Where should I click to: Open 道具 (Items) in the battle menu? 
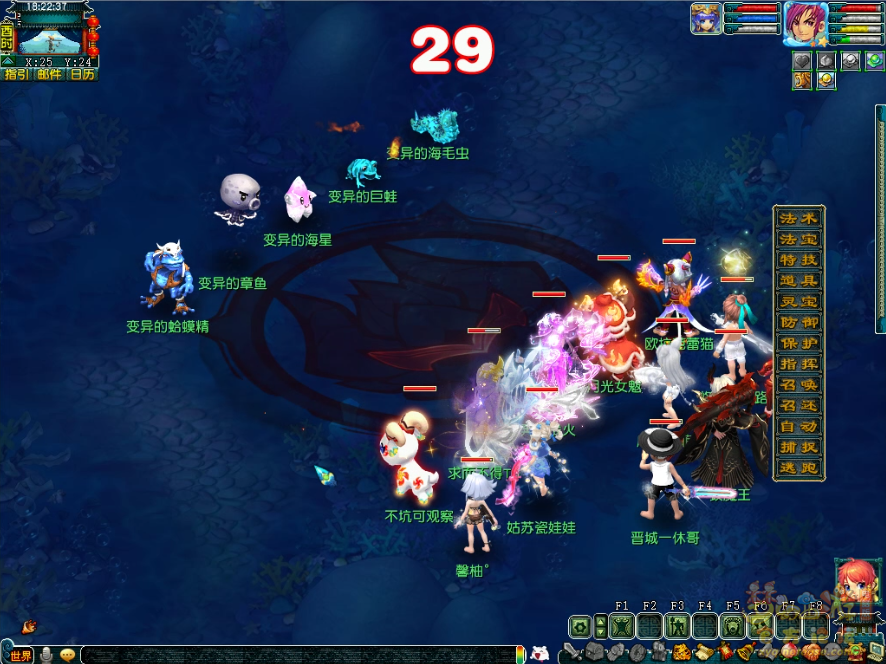pos(798,281)
